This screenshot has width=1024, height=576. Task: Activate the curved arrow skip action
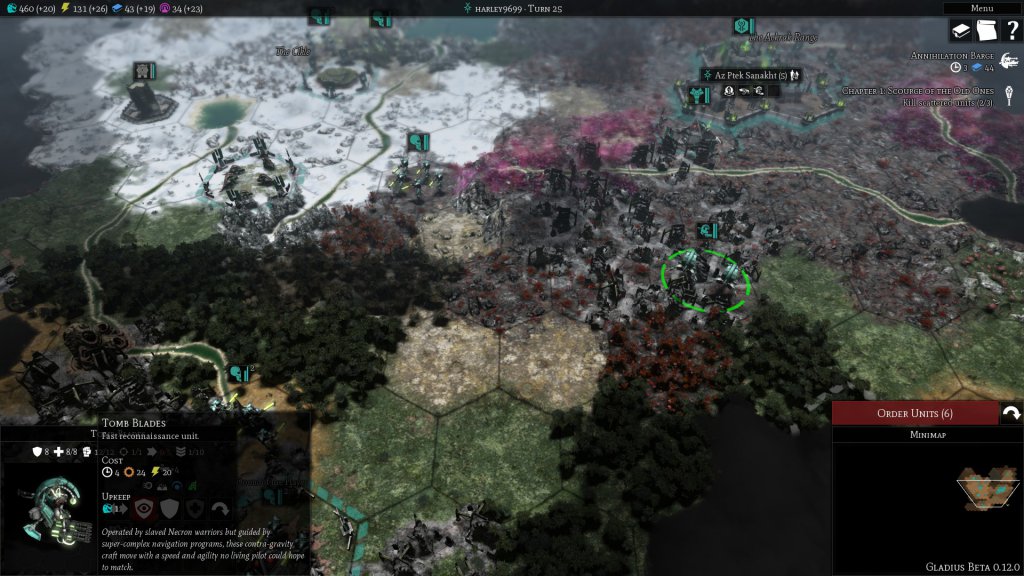pos(220,508)
